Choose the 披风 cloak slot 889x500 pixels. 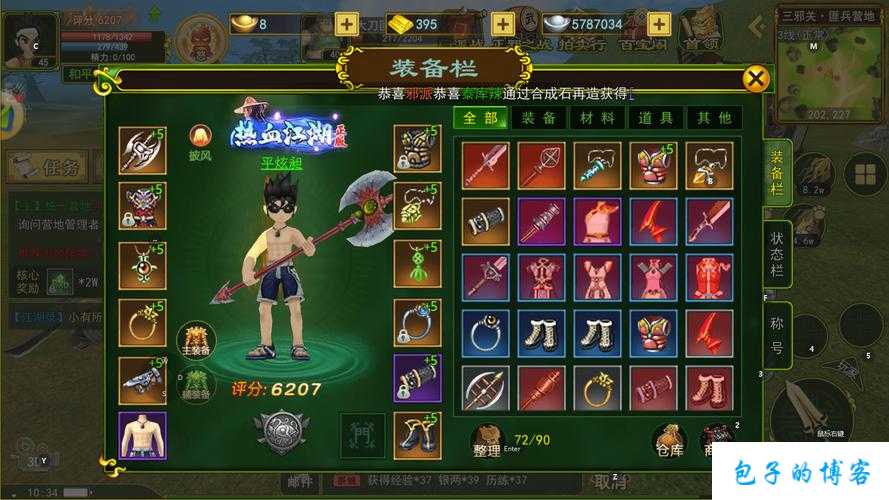click(200, 138)
